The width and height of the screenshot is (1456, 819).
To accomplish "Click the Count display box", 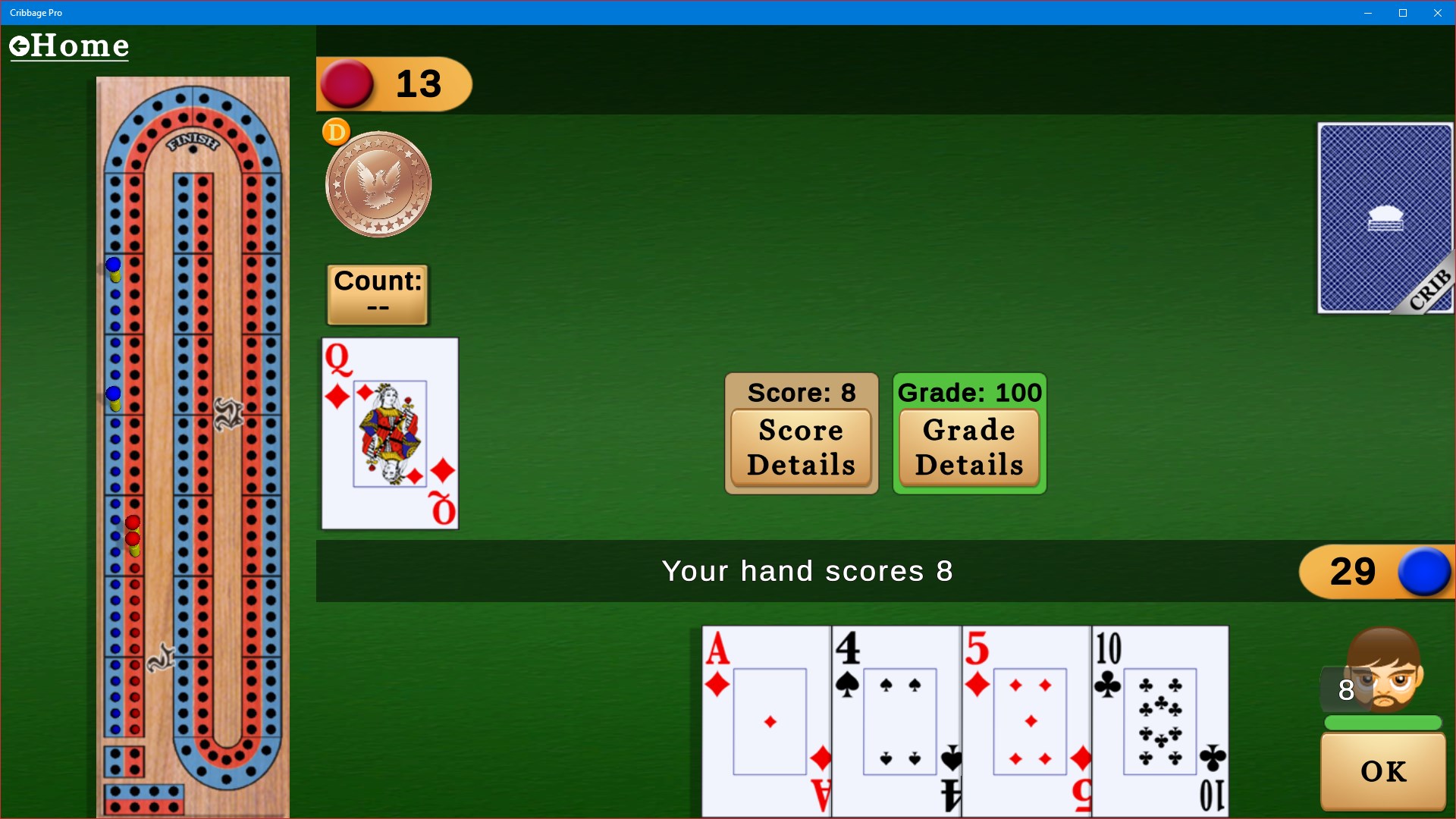I will (x=377, y=294).
